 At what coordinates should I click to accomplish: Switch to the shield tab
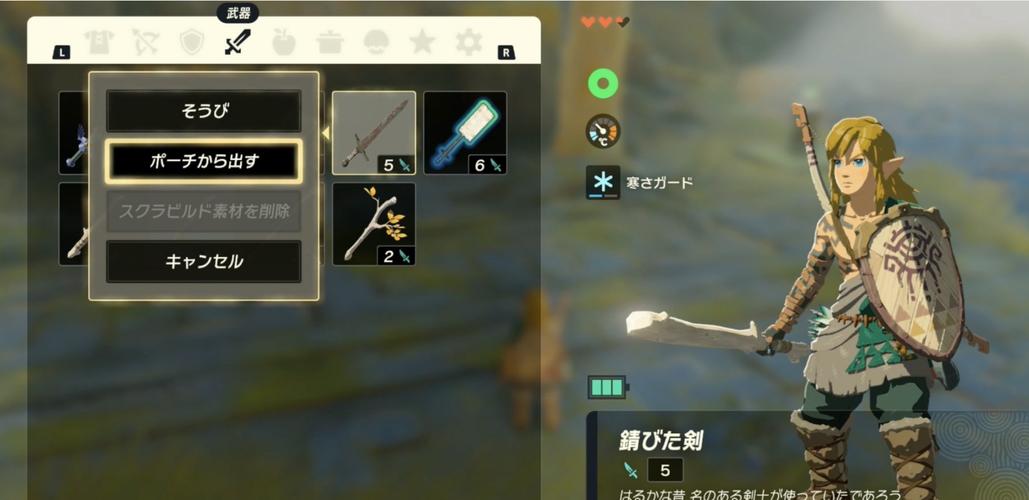[191, 42]
